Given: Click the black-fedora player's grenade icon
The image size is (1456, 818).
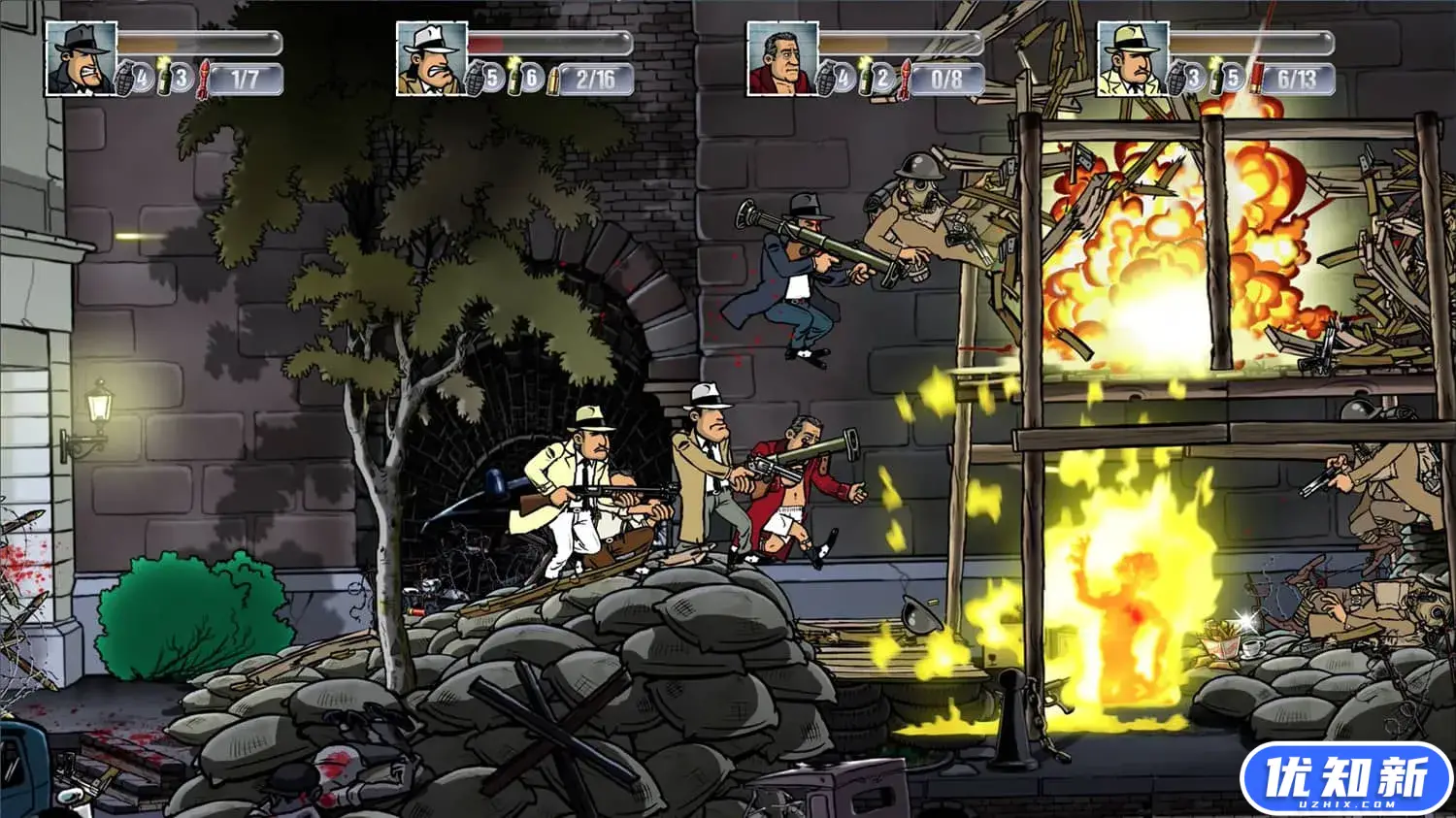Looking at the screenshot, I should coord(128,78).
